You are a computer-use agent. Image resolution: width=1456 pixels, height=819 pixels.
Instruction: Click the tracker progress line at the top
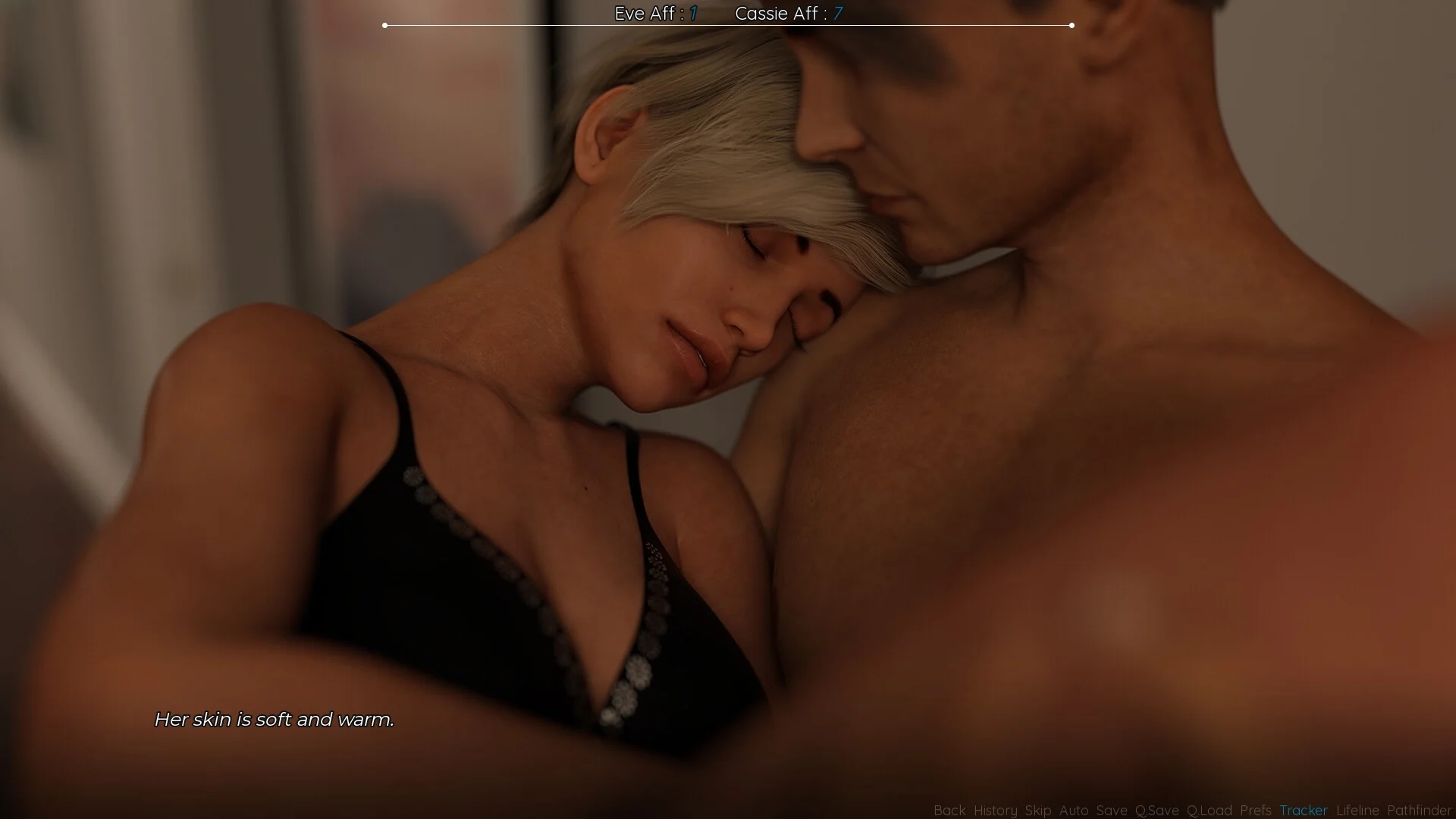[728, 25]
